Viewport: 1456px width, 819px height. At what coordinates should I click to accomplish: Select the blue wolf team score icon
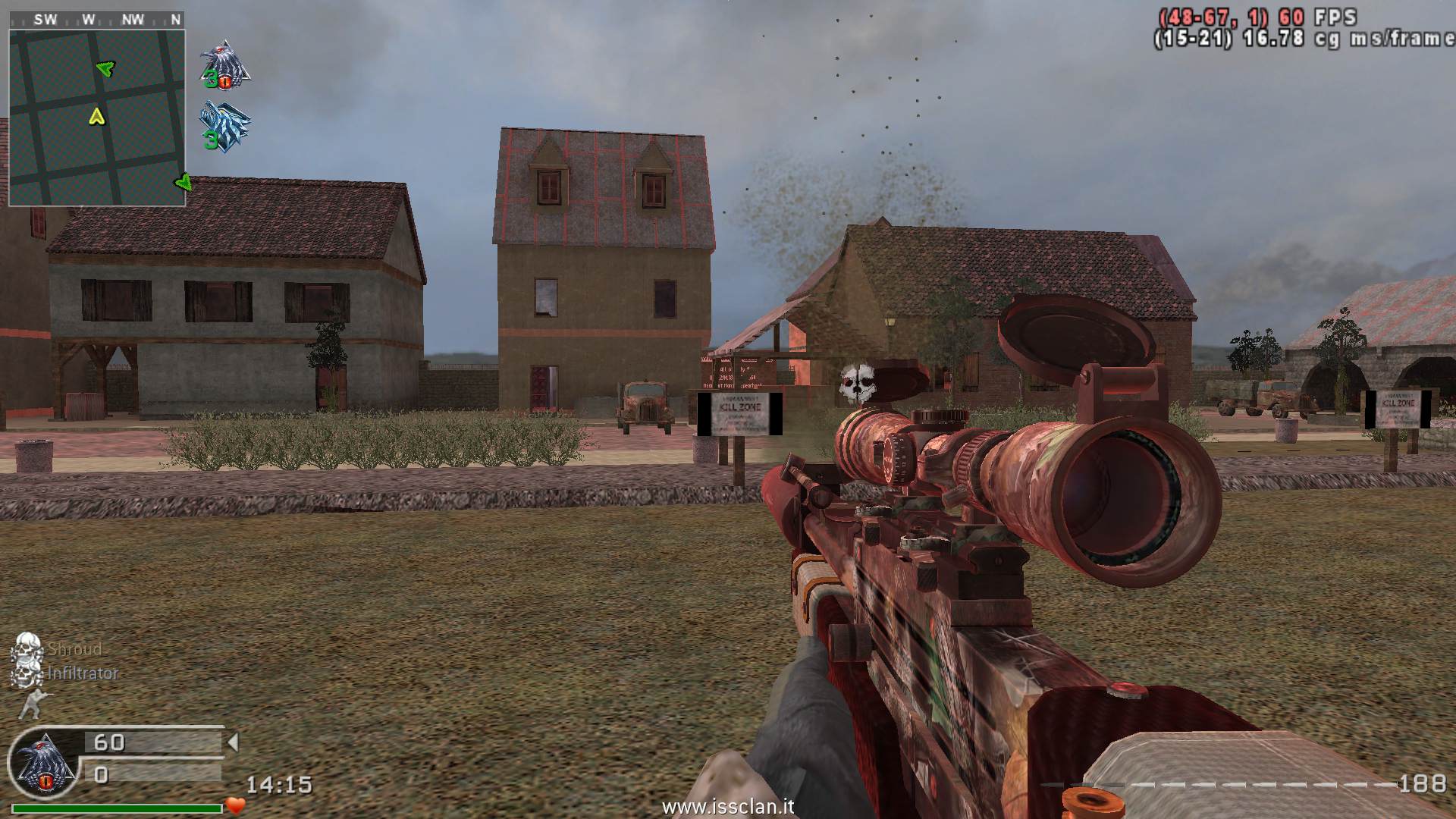pyautogui.click(x=225, y=126)
